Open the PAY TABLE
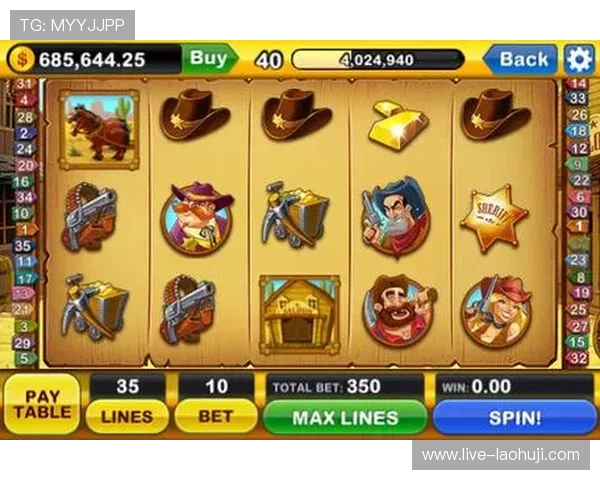This screenshot has width=600, height=480. coord(42,403)
